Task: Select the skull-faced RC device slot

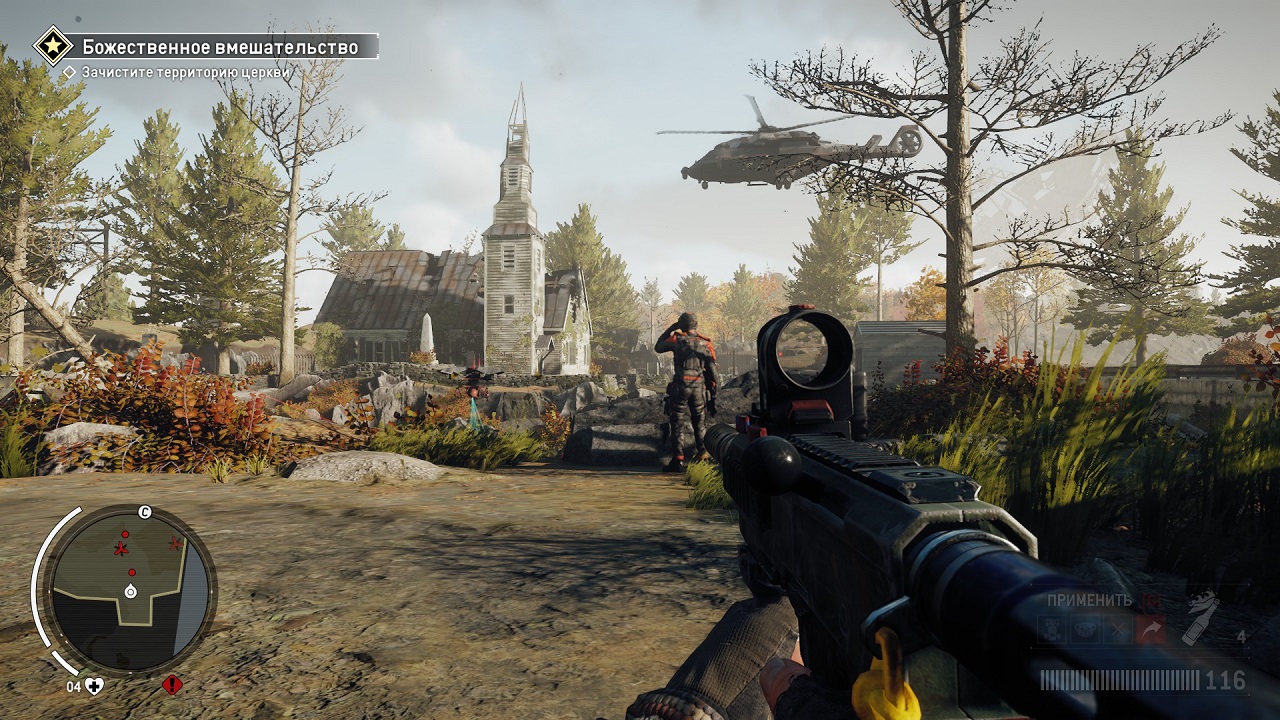Action: 1051,629
